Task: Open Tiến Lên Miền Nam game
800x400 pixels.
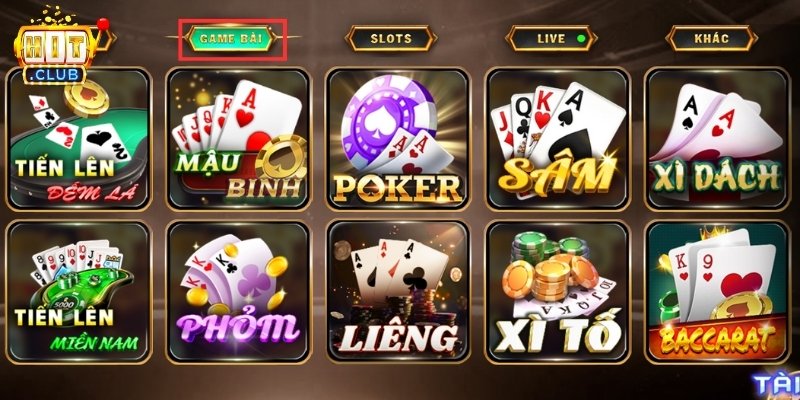Action: click(78, 292)
